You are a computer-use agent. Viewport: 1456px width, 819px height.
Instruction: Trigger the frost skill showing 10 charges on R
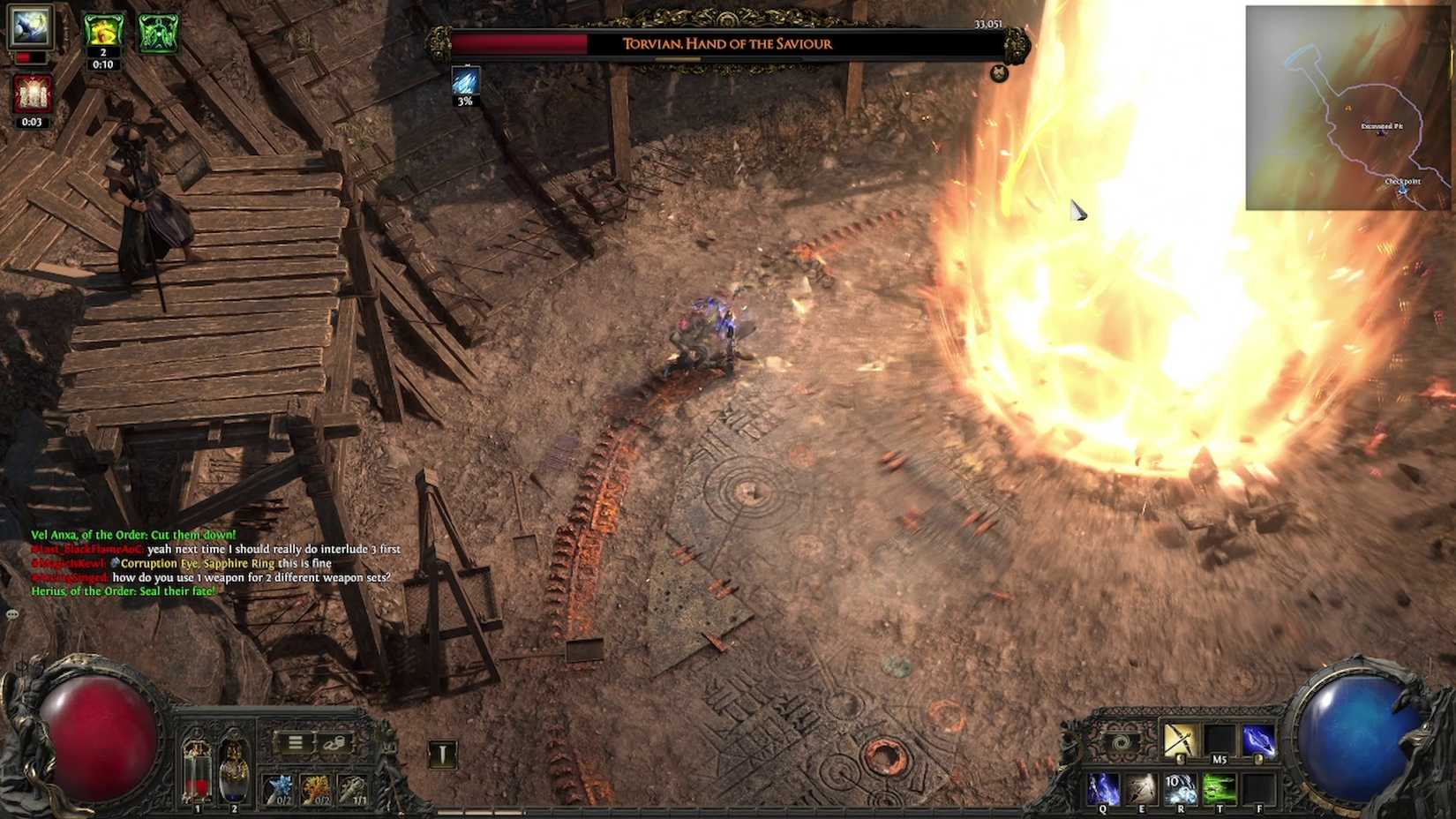coord(1182,787)
